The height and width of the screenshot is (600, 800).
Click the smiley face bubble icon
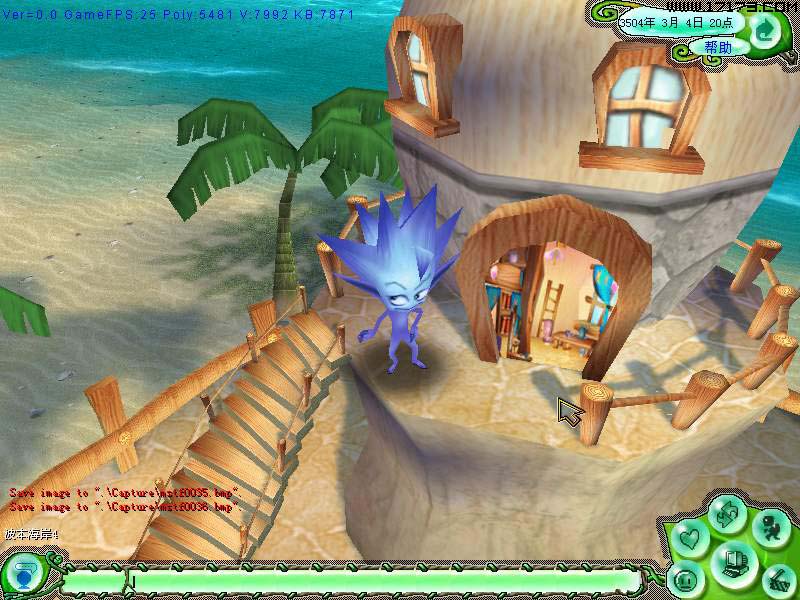click(x=686, y=580)
